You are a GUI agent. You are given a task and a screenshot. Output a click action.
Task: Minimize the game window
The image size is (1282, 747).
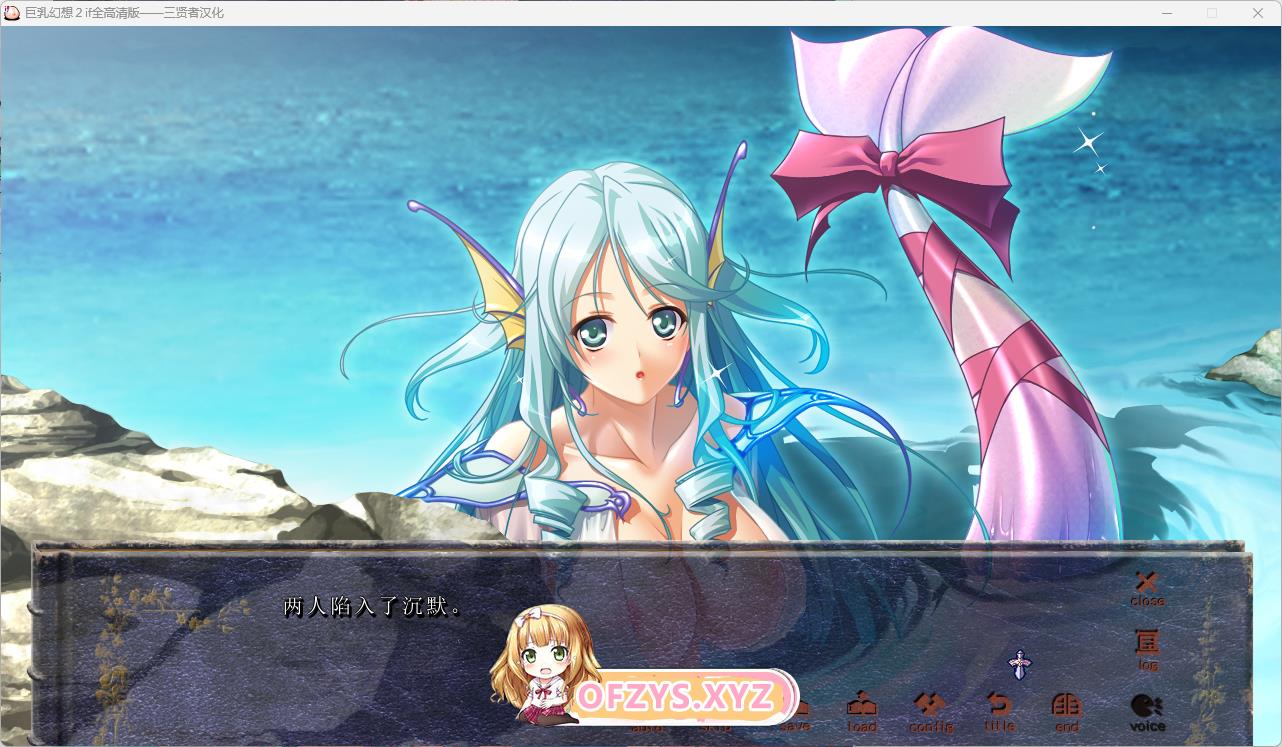(1167, 13)
